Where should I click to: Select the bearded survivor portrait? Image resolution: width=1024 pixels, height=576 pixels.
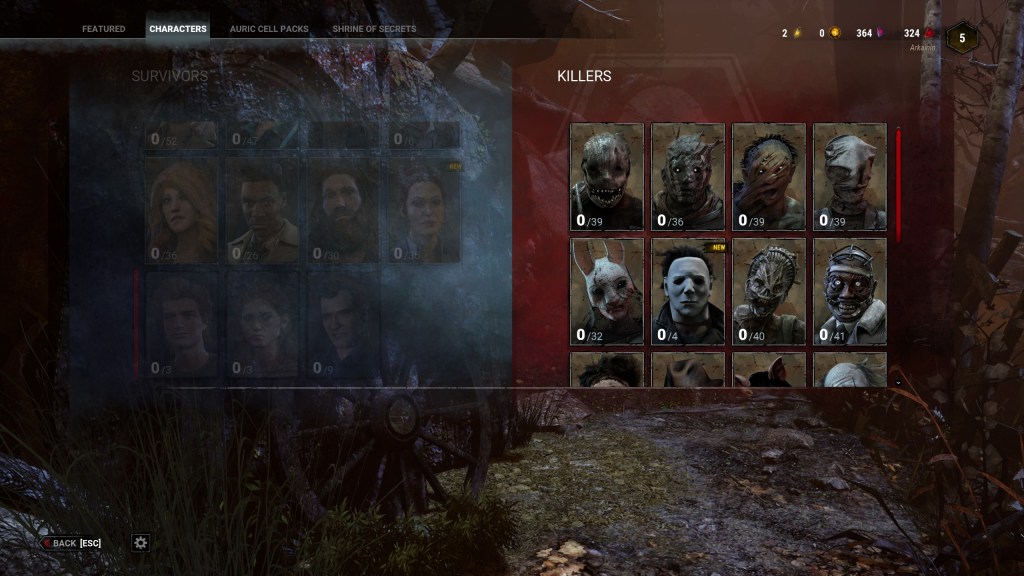pyautogui.click(x=343, y=212)
